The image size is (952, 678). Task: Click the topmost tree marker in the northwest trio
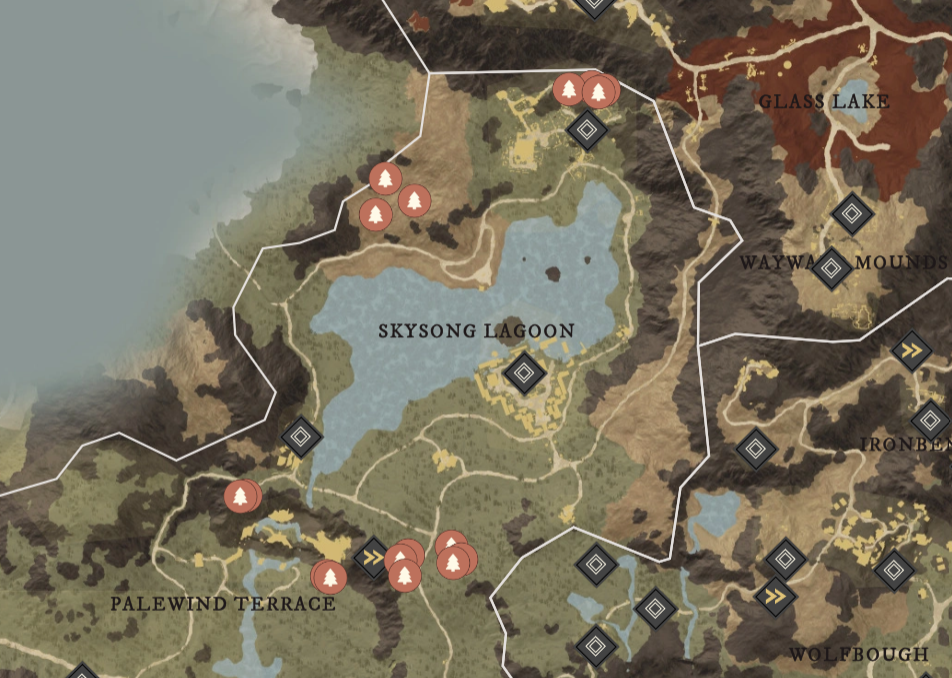pyautogui.click(x=385, y=179)
